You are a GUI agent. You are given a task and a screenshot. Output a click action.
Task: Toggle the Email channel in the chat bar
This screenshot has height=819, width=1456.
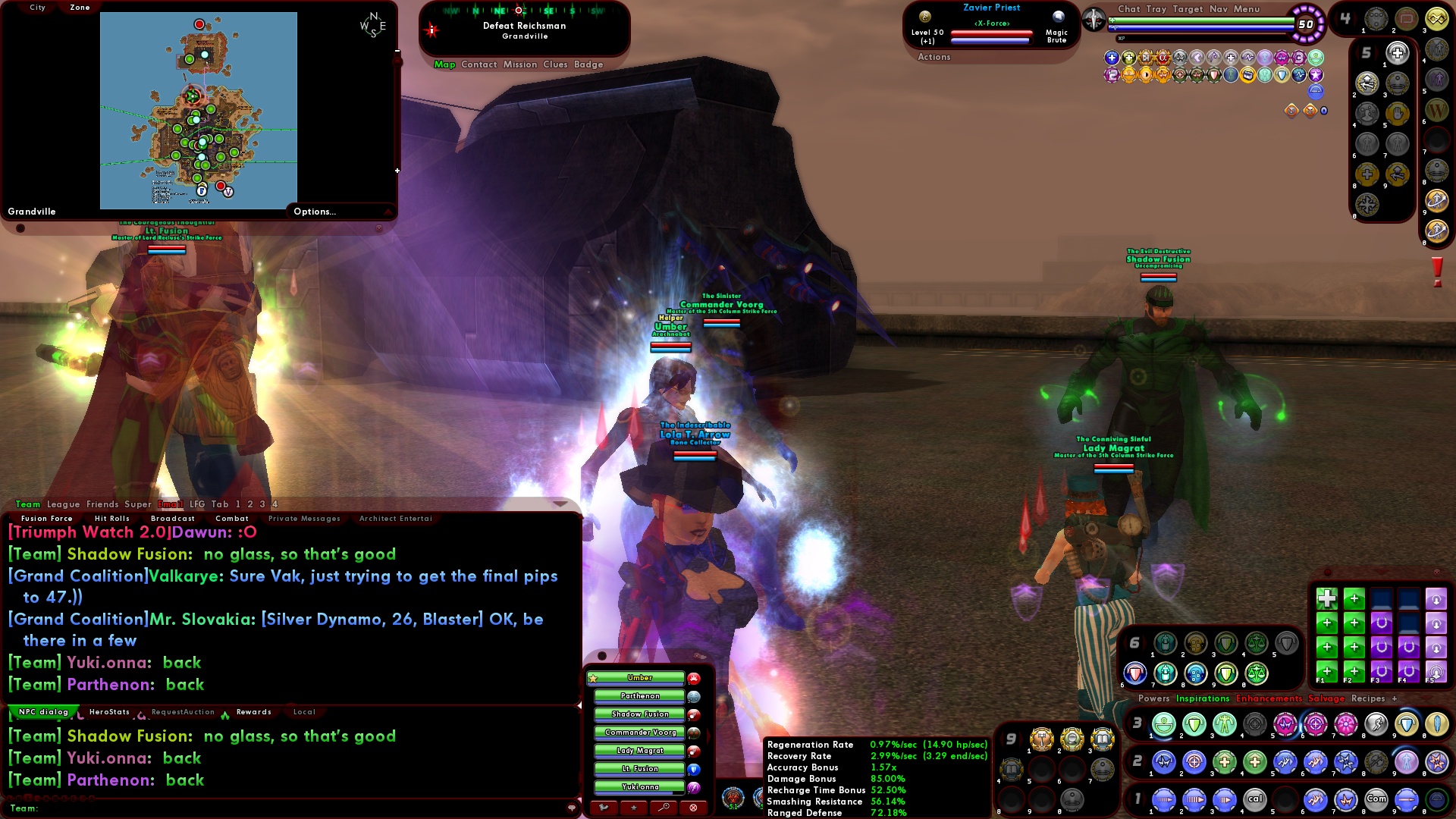point(172,504)
